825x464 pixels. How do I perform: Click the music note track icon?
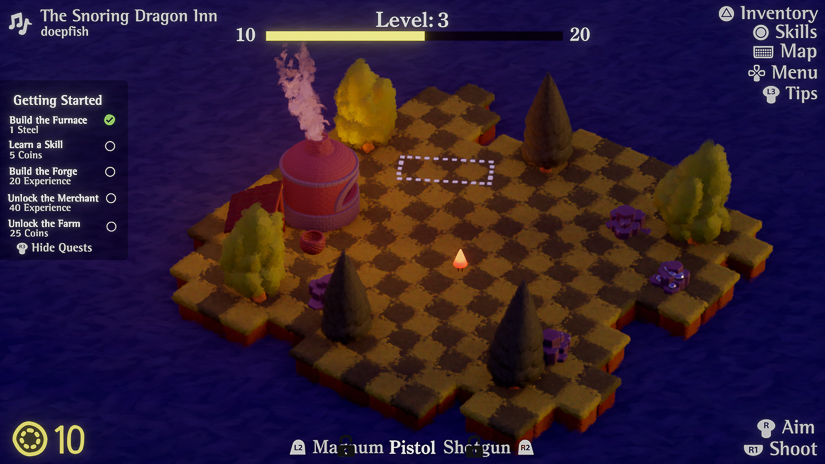[20, 22]
